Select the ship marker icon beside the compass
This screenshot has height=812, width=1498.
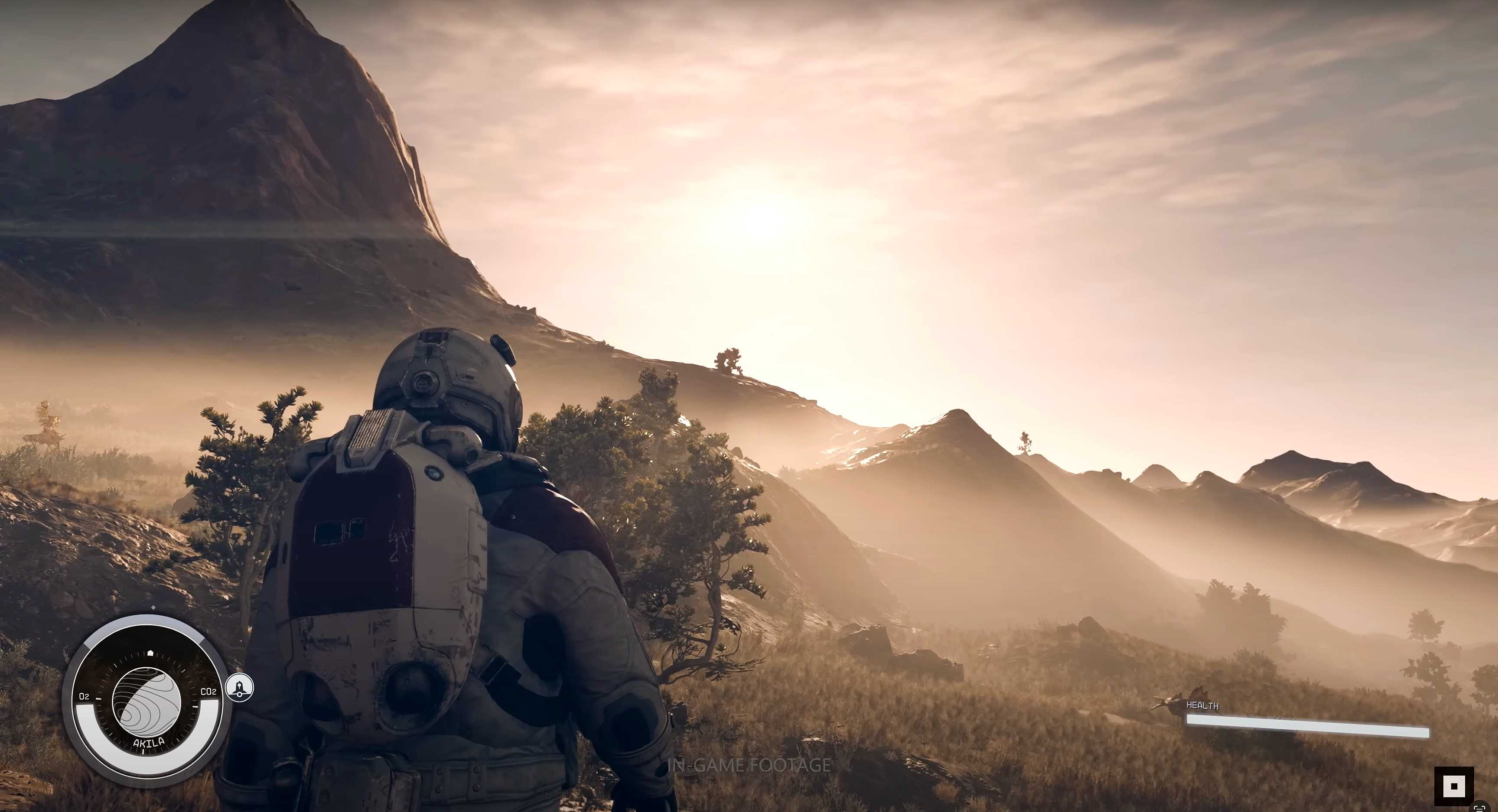(240, 688)
